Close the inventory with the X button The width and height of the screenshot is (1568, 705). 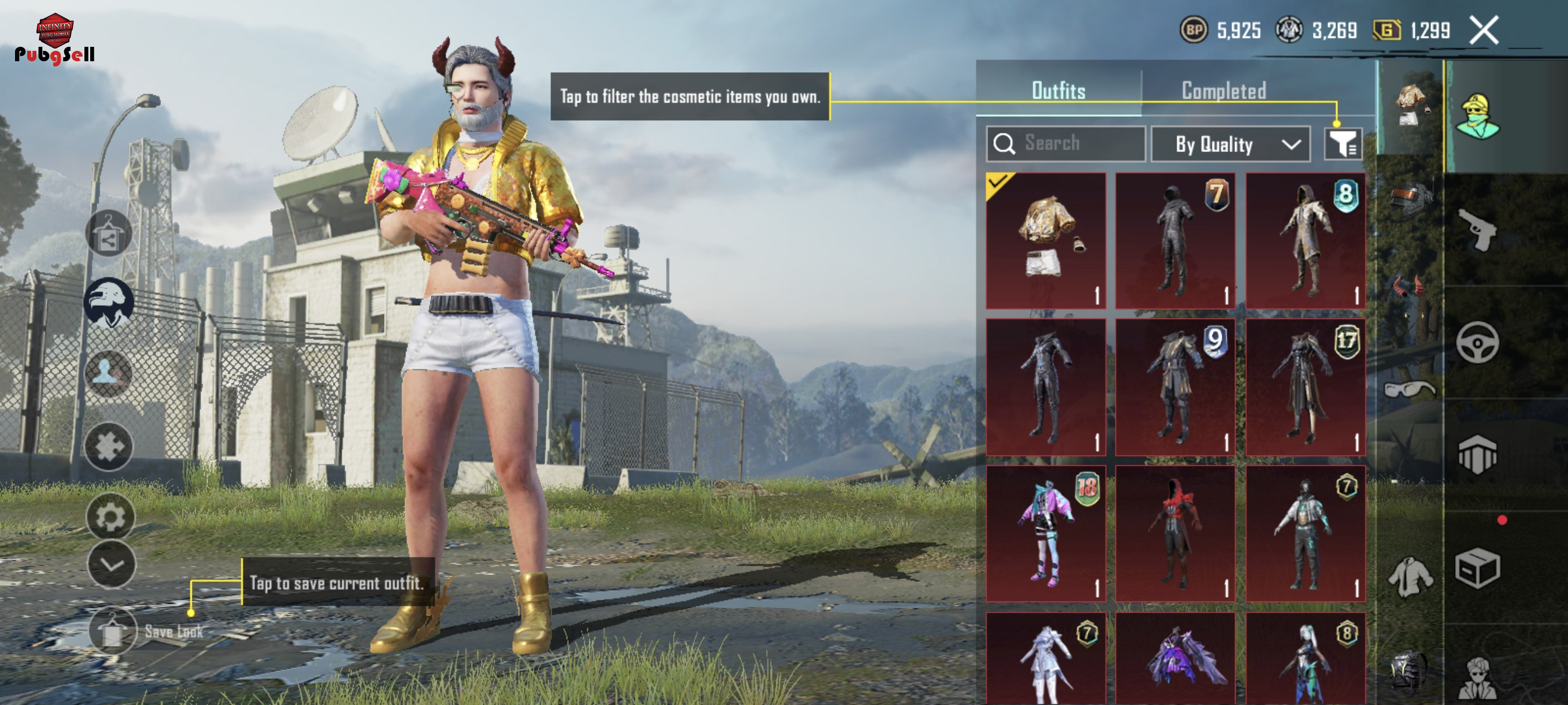1484,31
